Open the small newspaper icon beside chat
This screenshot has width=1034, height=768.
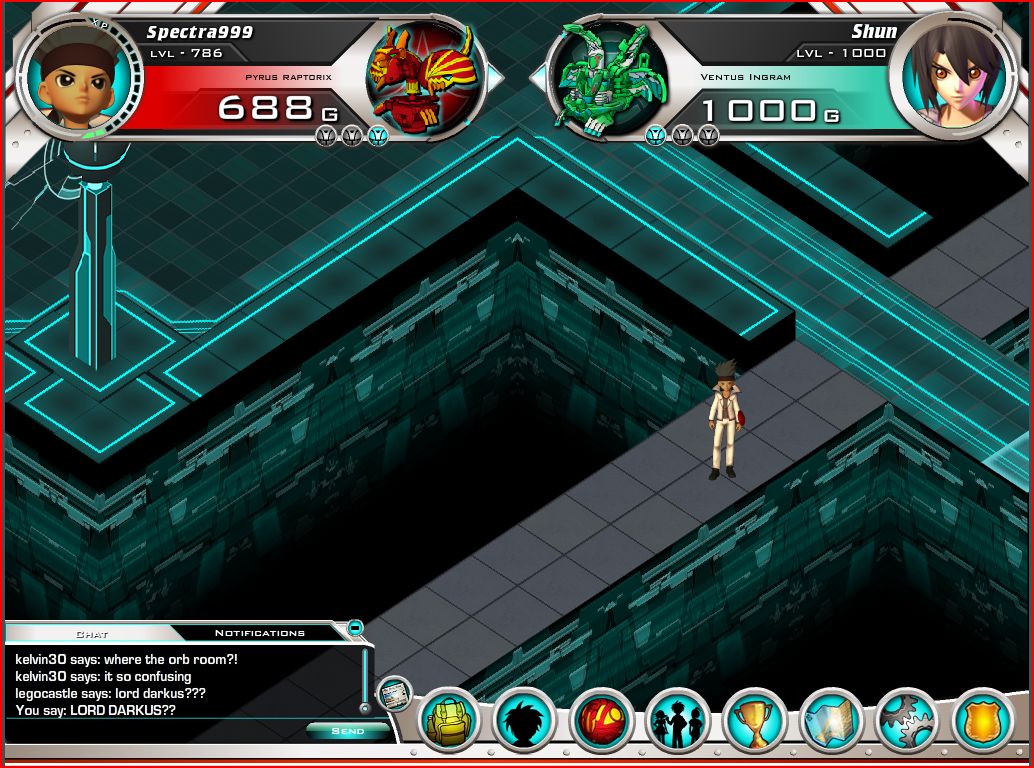click(x=394, y=692)
